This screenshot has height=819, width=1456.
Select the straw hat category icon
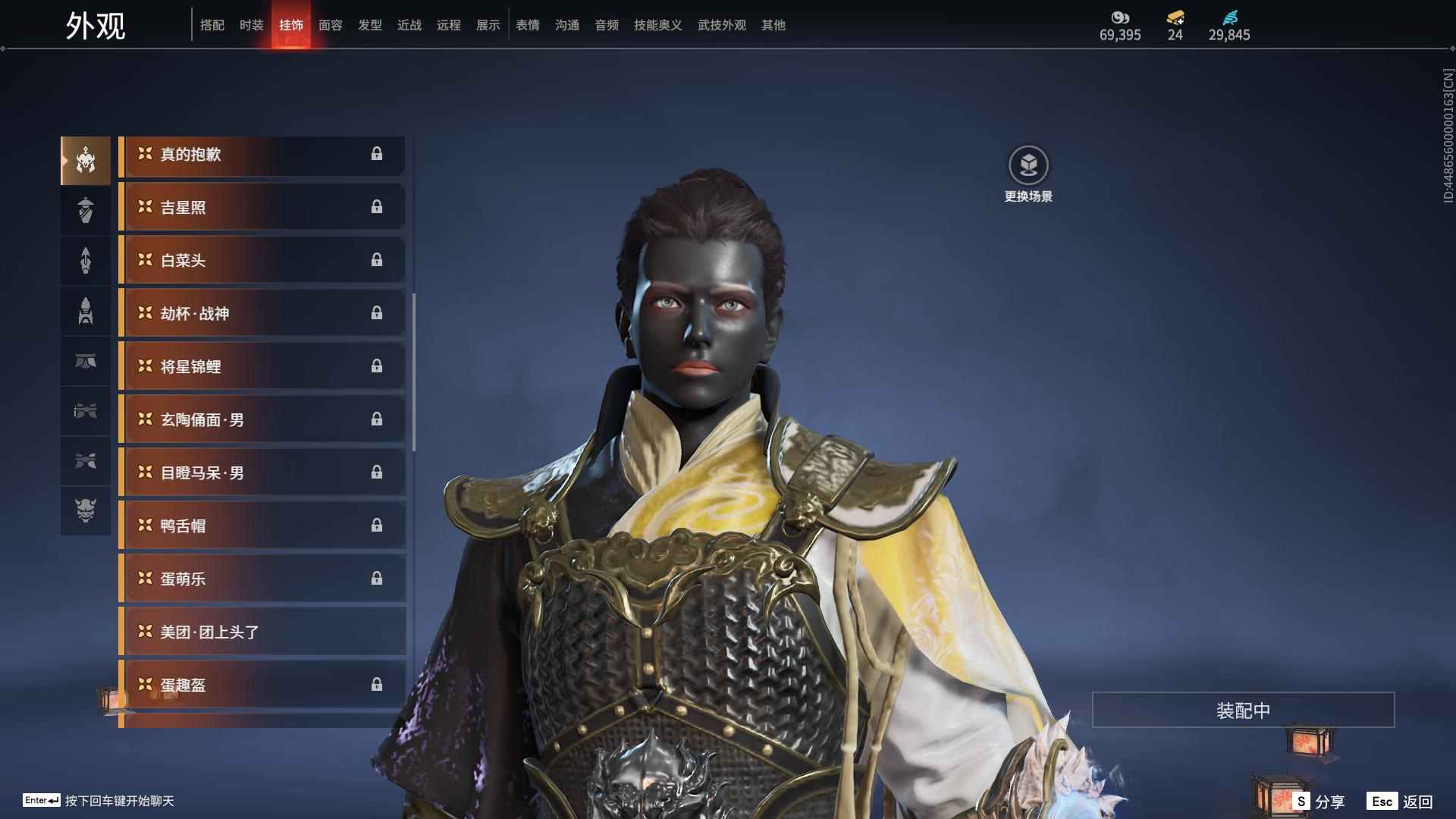86,210
